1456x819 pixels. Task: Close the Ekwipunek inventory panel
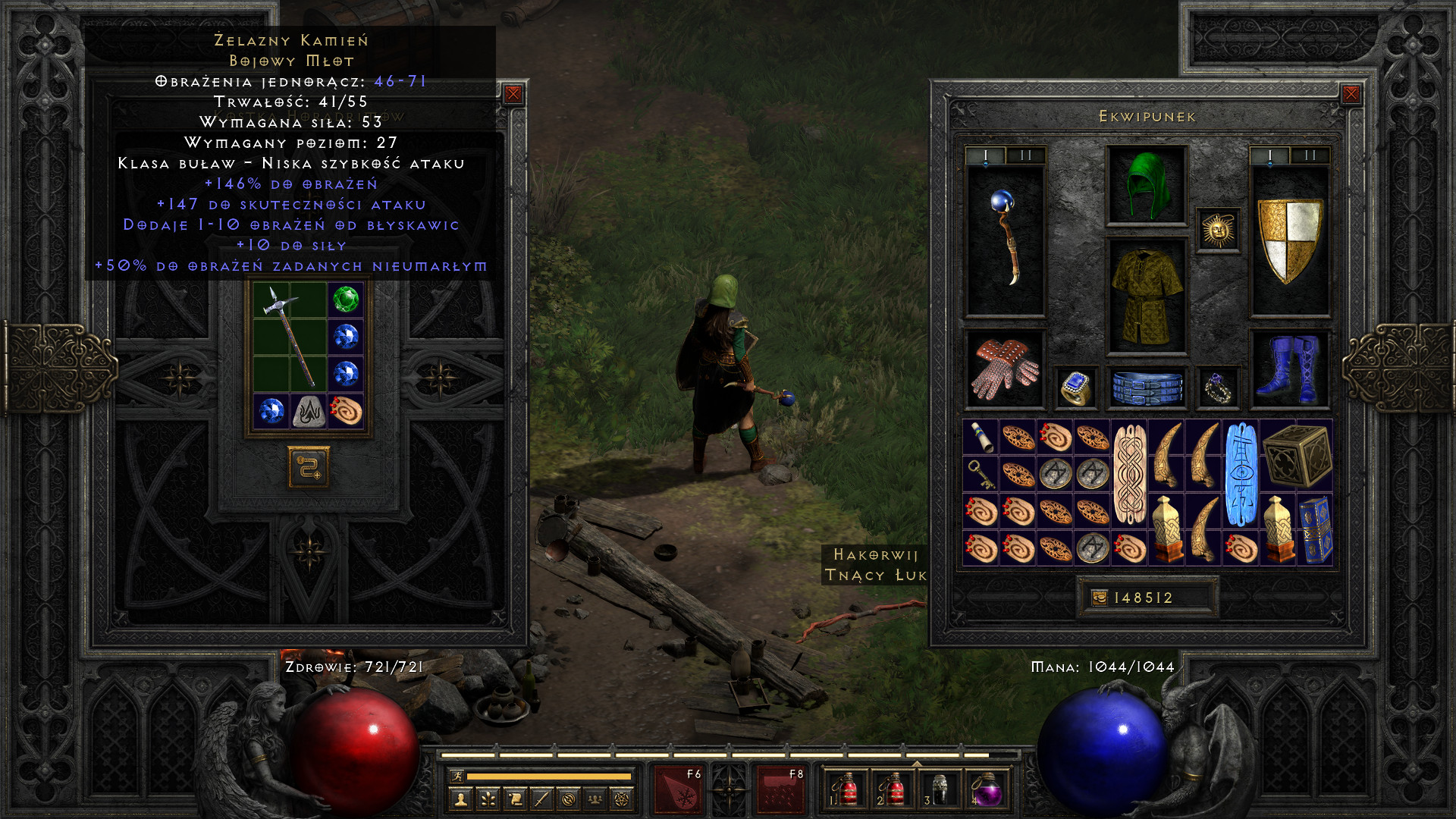(x=1351, y=94)
